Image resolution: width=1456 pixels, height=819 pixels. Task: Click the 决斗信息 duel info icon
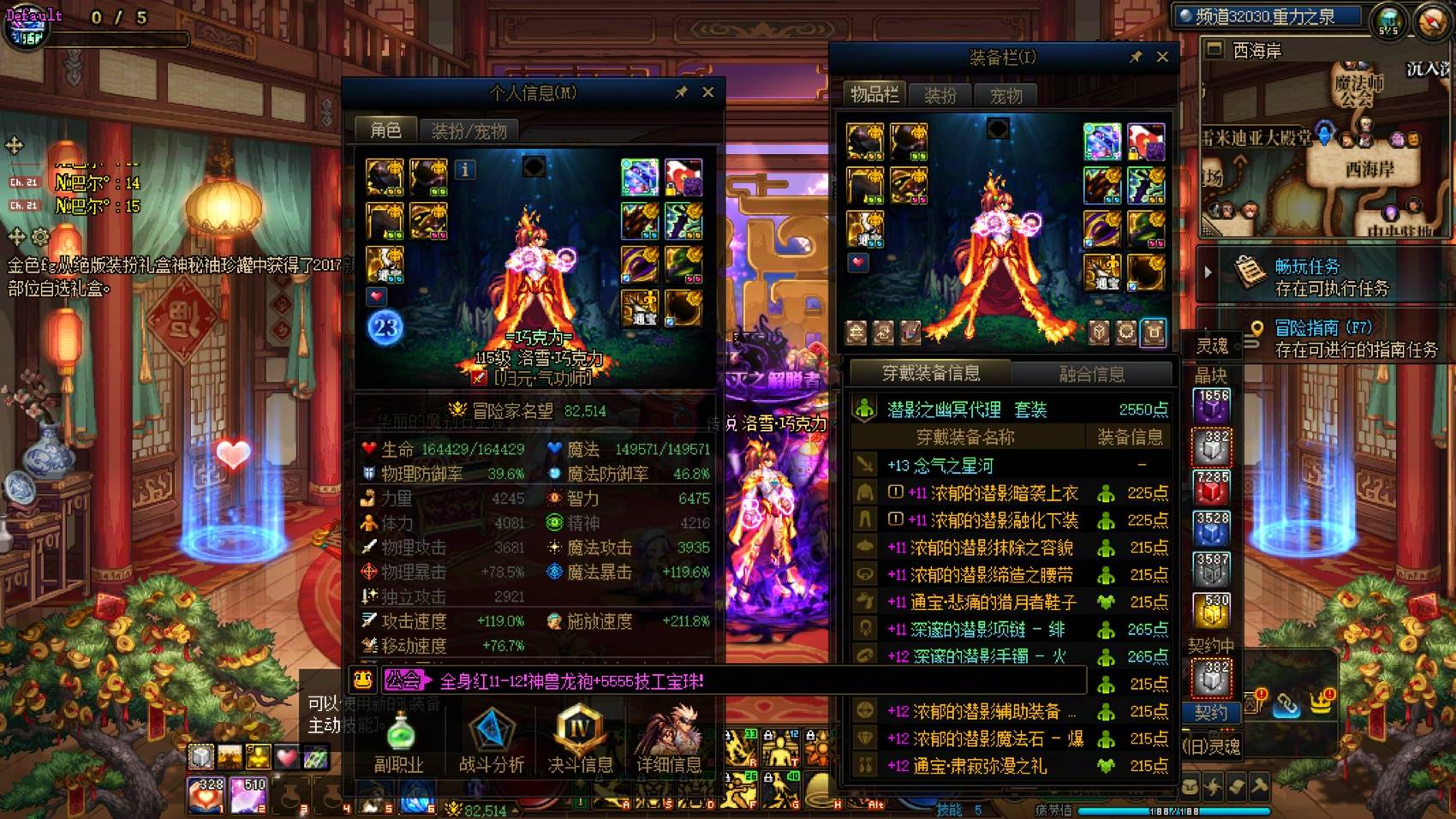click(581, 734)
